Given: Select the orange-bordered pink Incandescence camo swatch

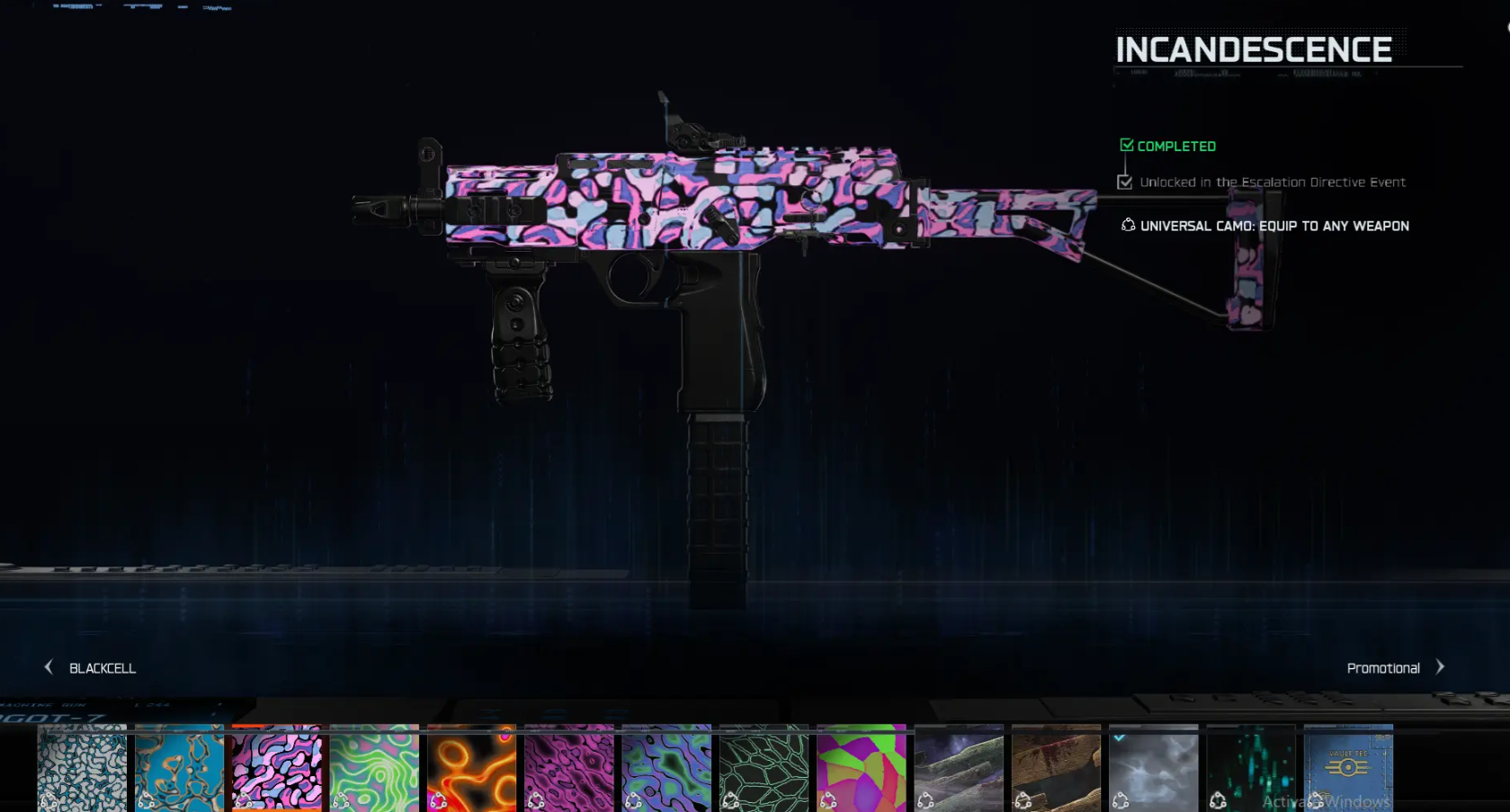Looking at the screenshot, I should point(276,771).
